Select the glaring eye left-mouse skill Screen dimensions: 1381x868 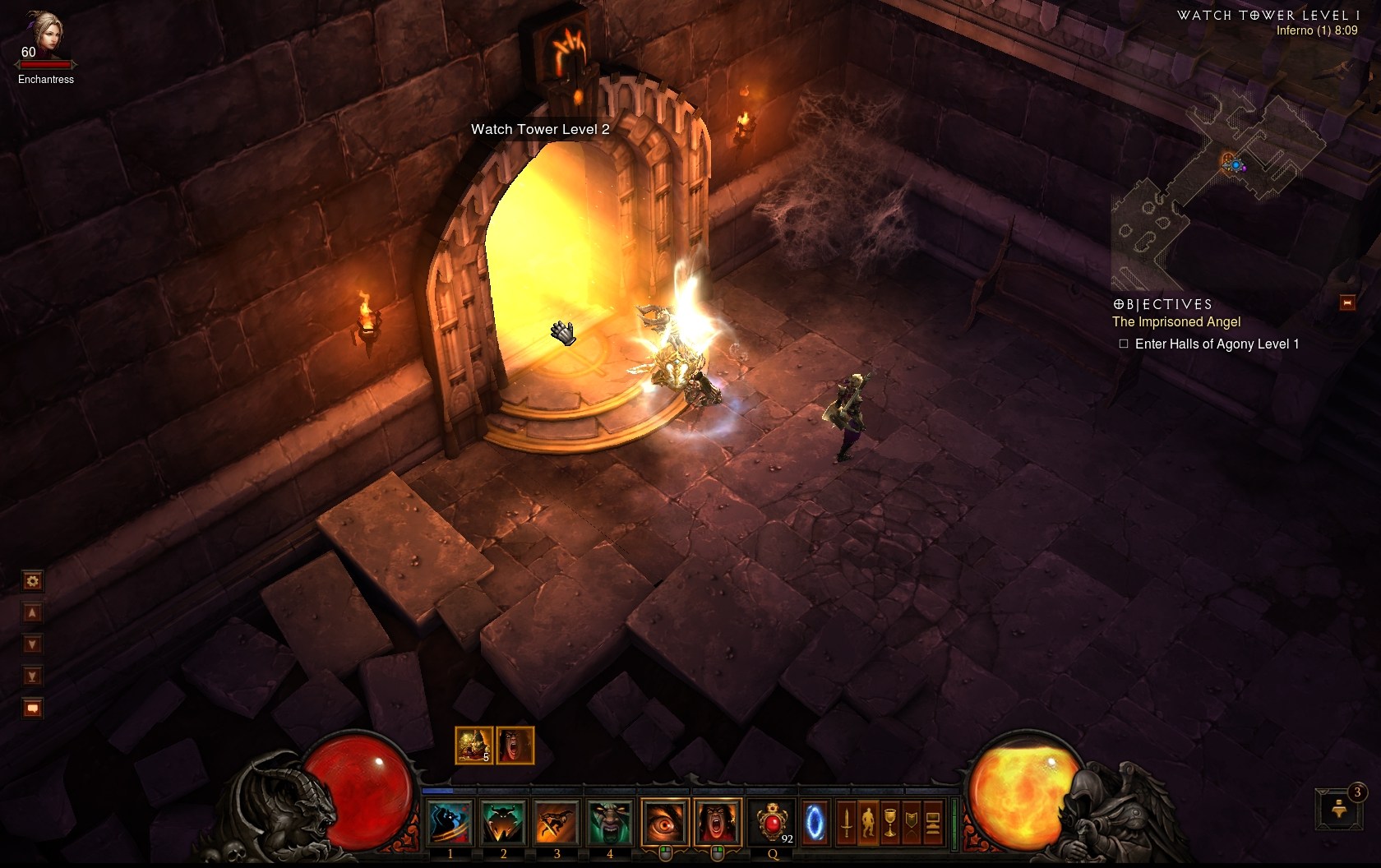pyautogui.click(x=664, y=822)
